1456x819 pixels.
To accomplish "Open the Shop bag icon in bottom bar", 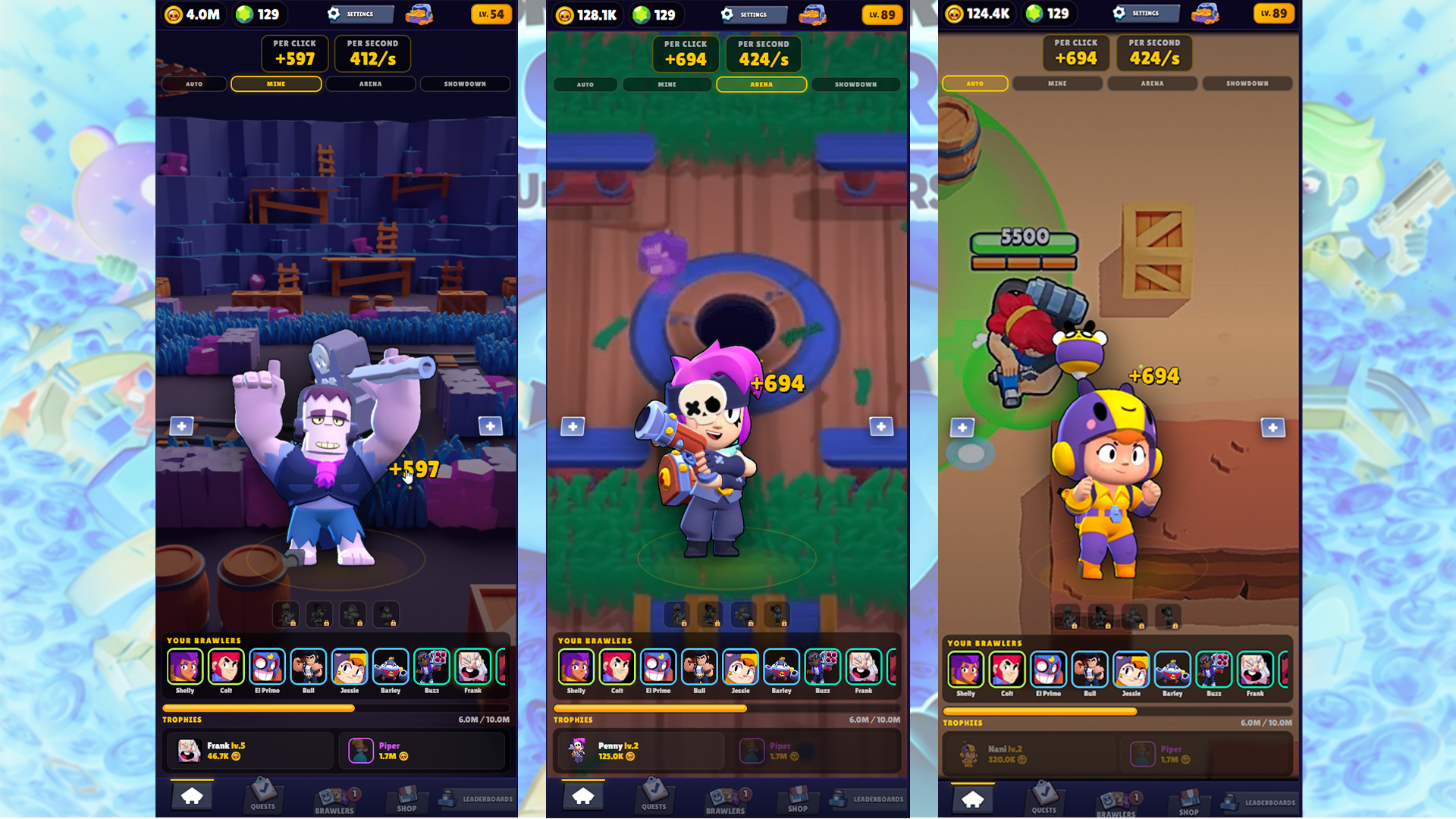I will pyautogui.click(x=406, y=796).
